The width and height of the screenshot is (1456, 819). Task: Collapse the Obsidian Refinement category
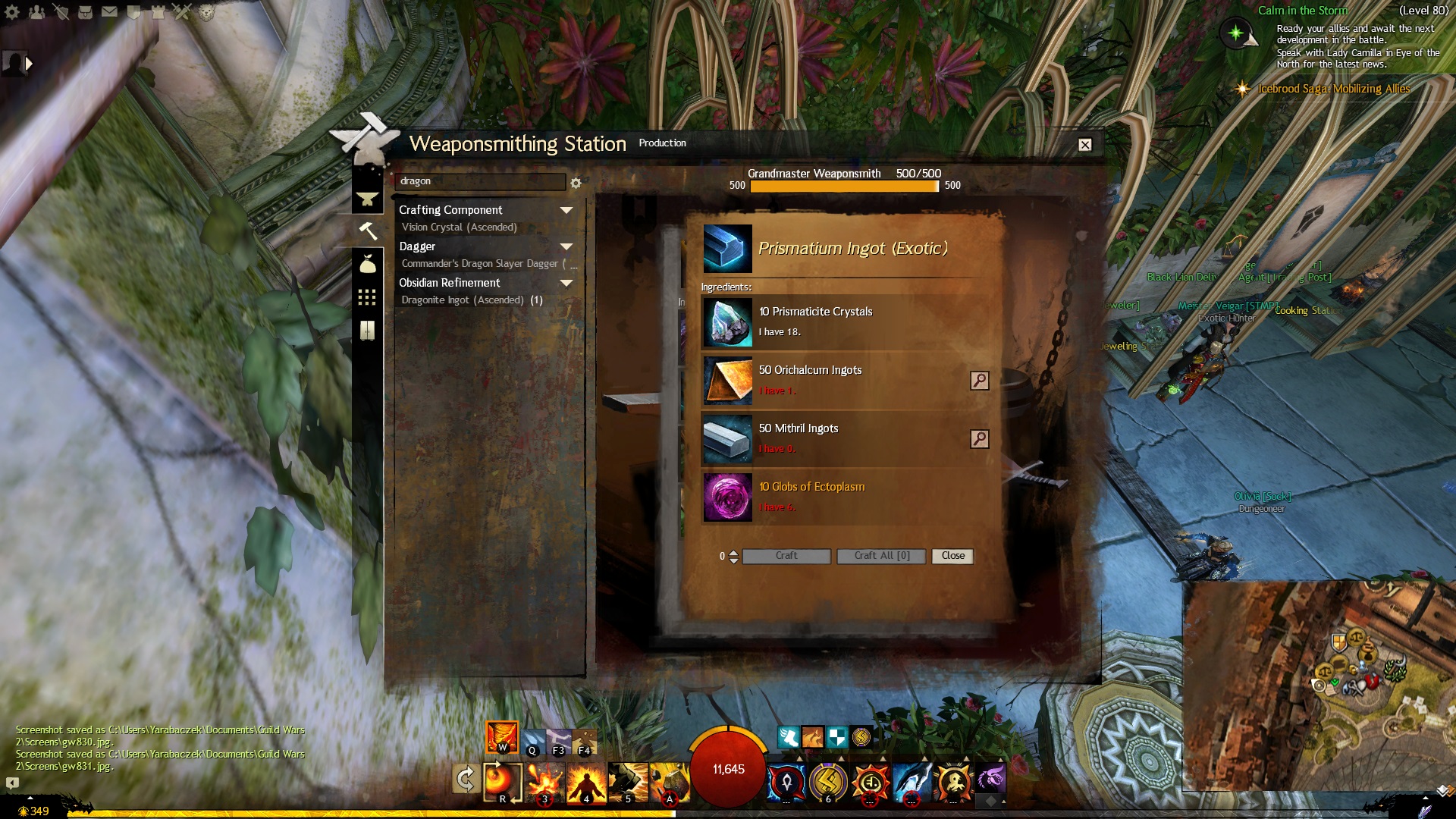point(566,283)
